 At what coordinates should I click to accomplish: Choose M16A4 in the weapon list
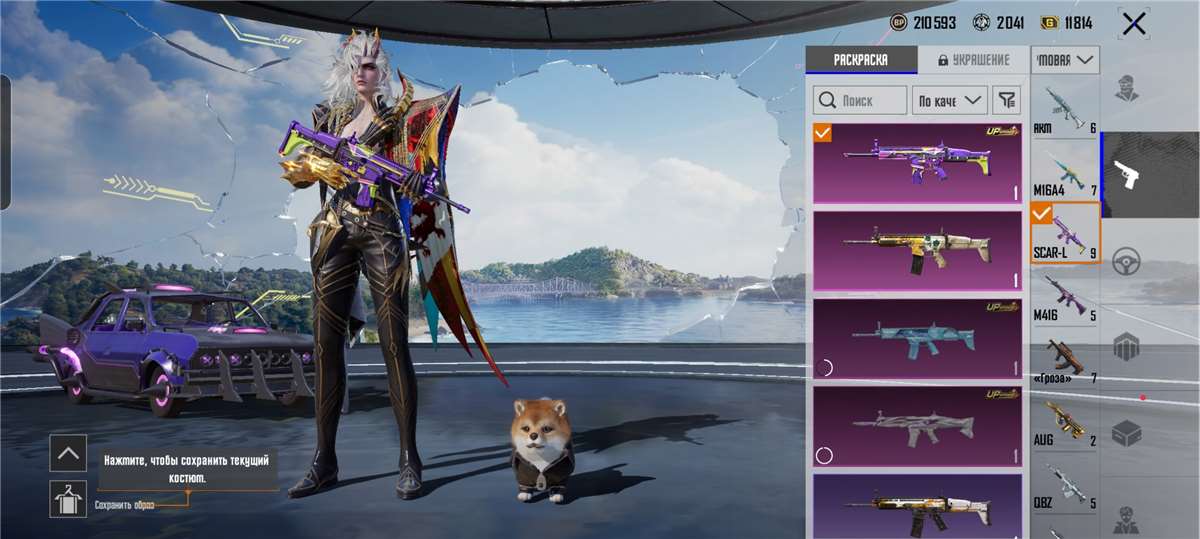(x=1065, y=173)
